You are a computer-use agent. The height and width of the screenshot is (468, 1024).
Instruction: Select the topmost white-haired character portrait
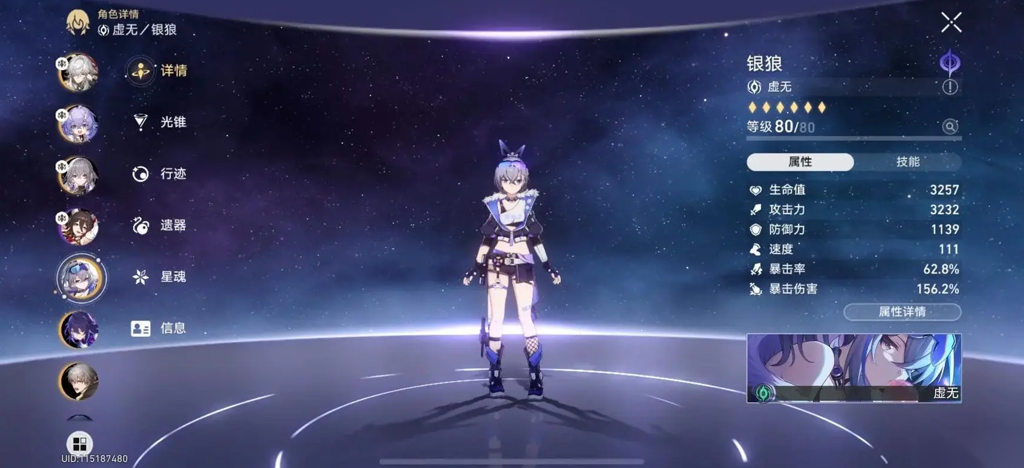pyautogui.click(x=79, y=72)
